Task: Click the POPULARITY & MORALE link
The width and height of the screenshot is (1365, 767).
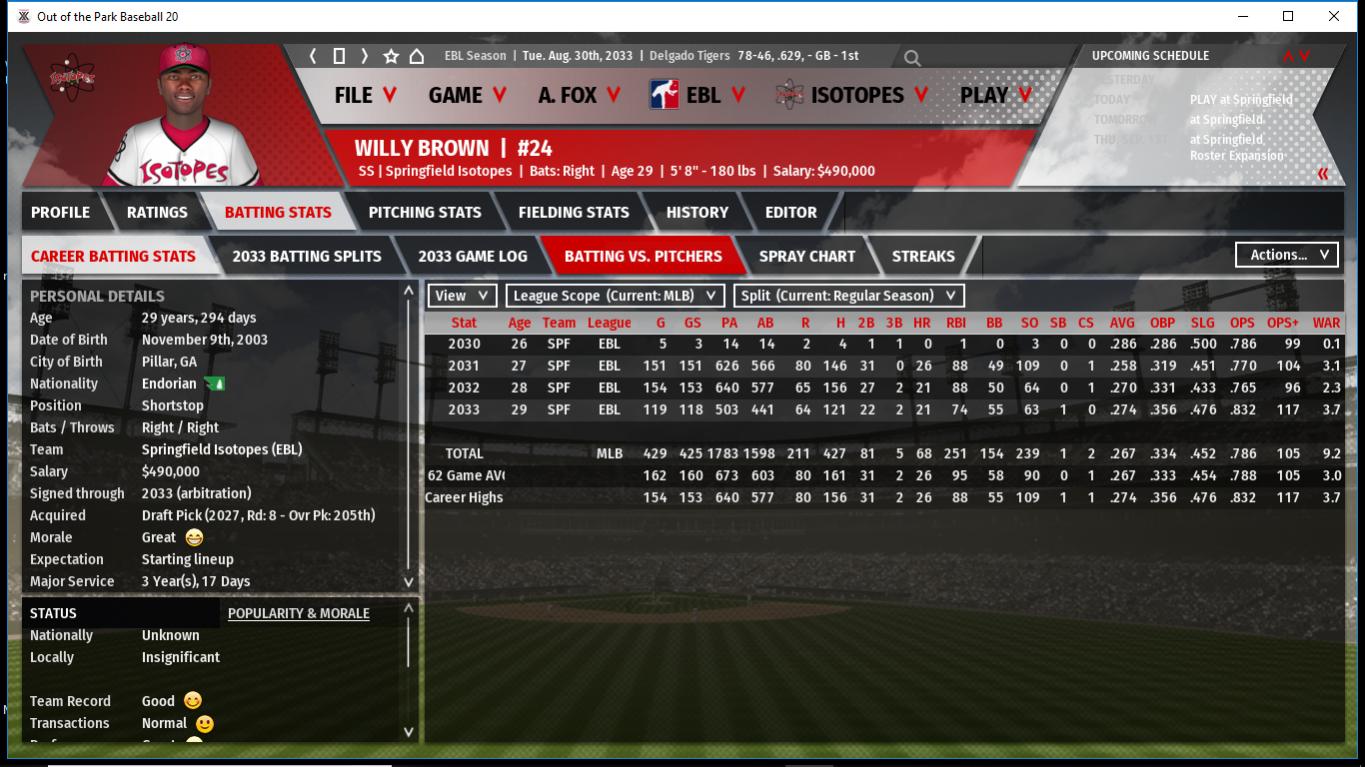Action: click(x=298, y=613)
